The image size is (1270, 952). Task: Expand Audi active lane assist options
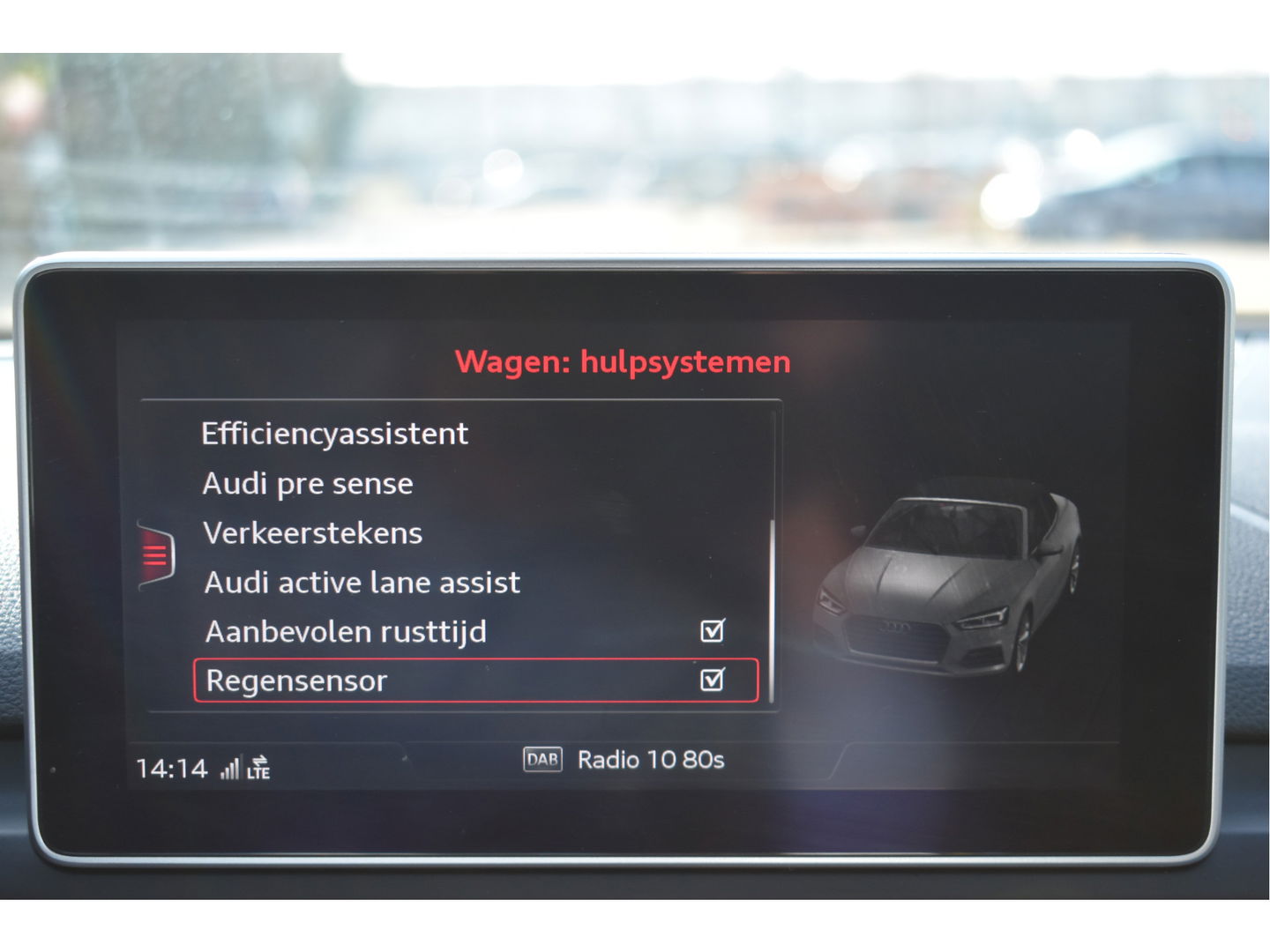tap(362, 582)
